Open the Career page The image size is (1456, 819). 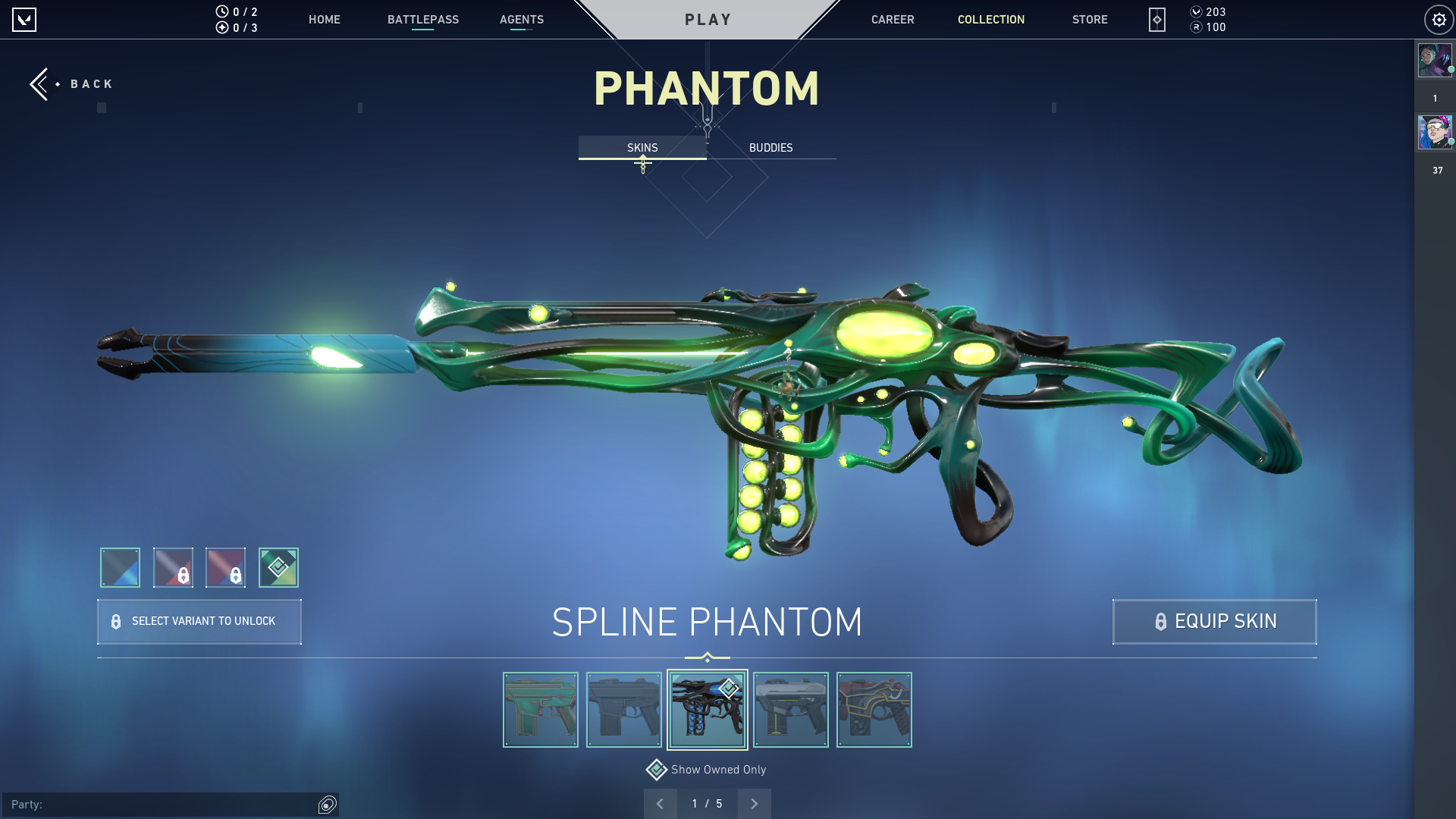pos(892,20)
